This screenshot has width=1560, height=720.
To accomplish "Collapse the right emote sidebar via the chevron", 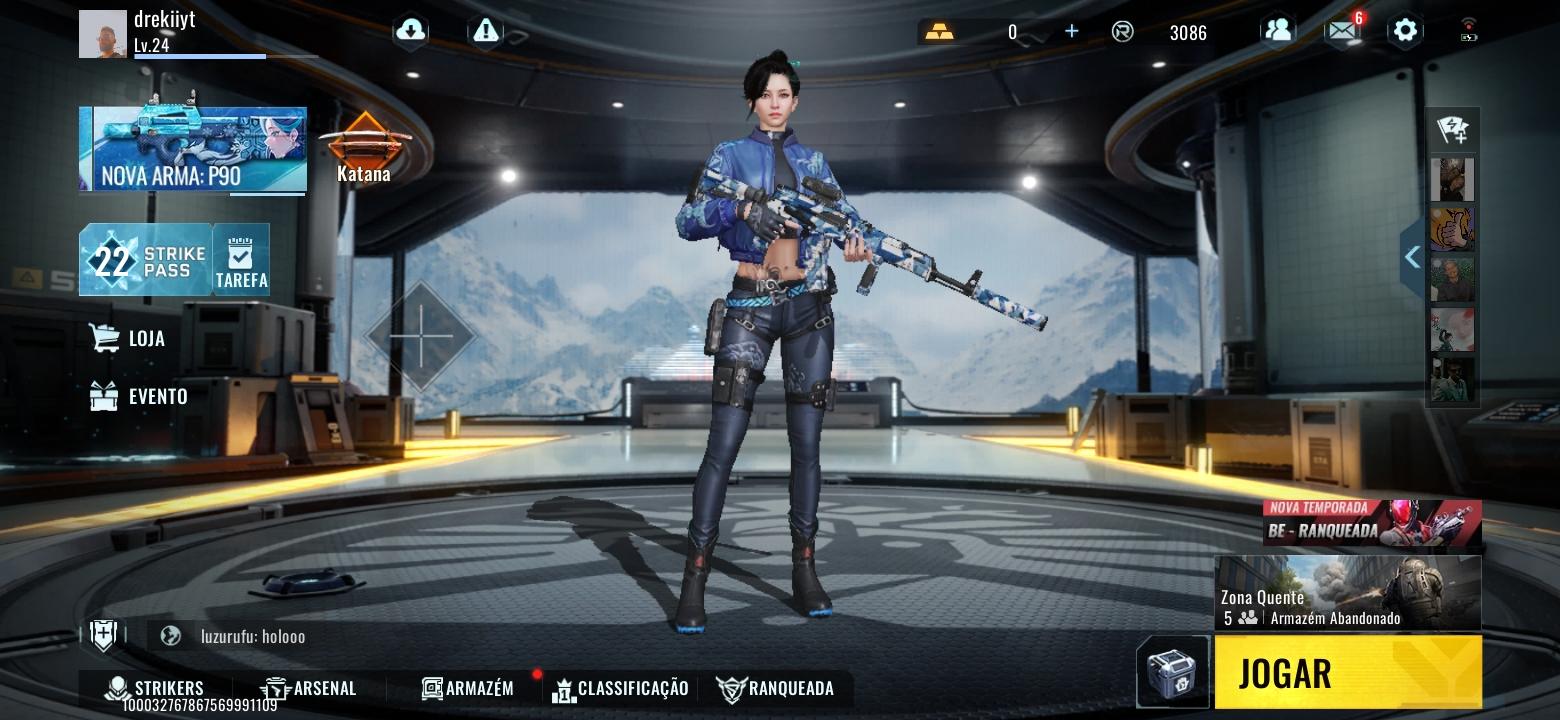I will click(1412, 257).
